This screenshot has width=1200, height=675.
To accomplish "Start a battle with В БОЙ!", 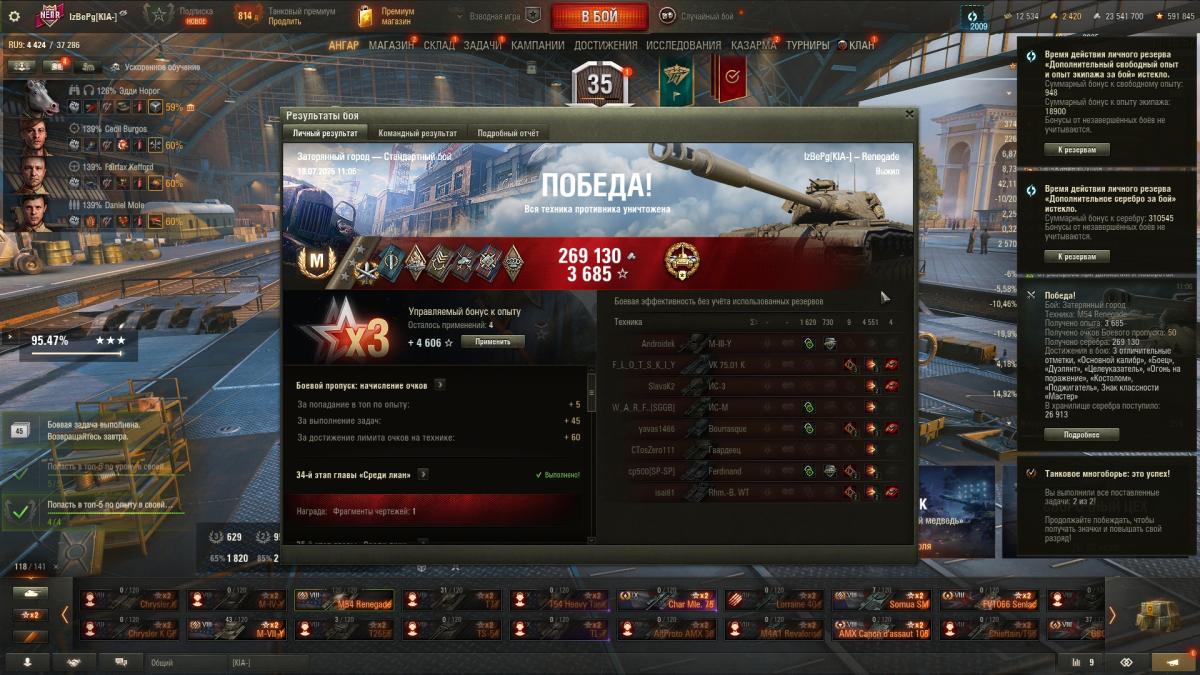I will (599, 16).
